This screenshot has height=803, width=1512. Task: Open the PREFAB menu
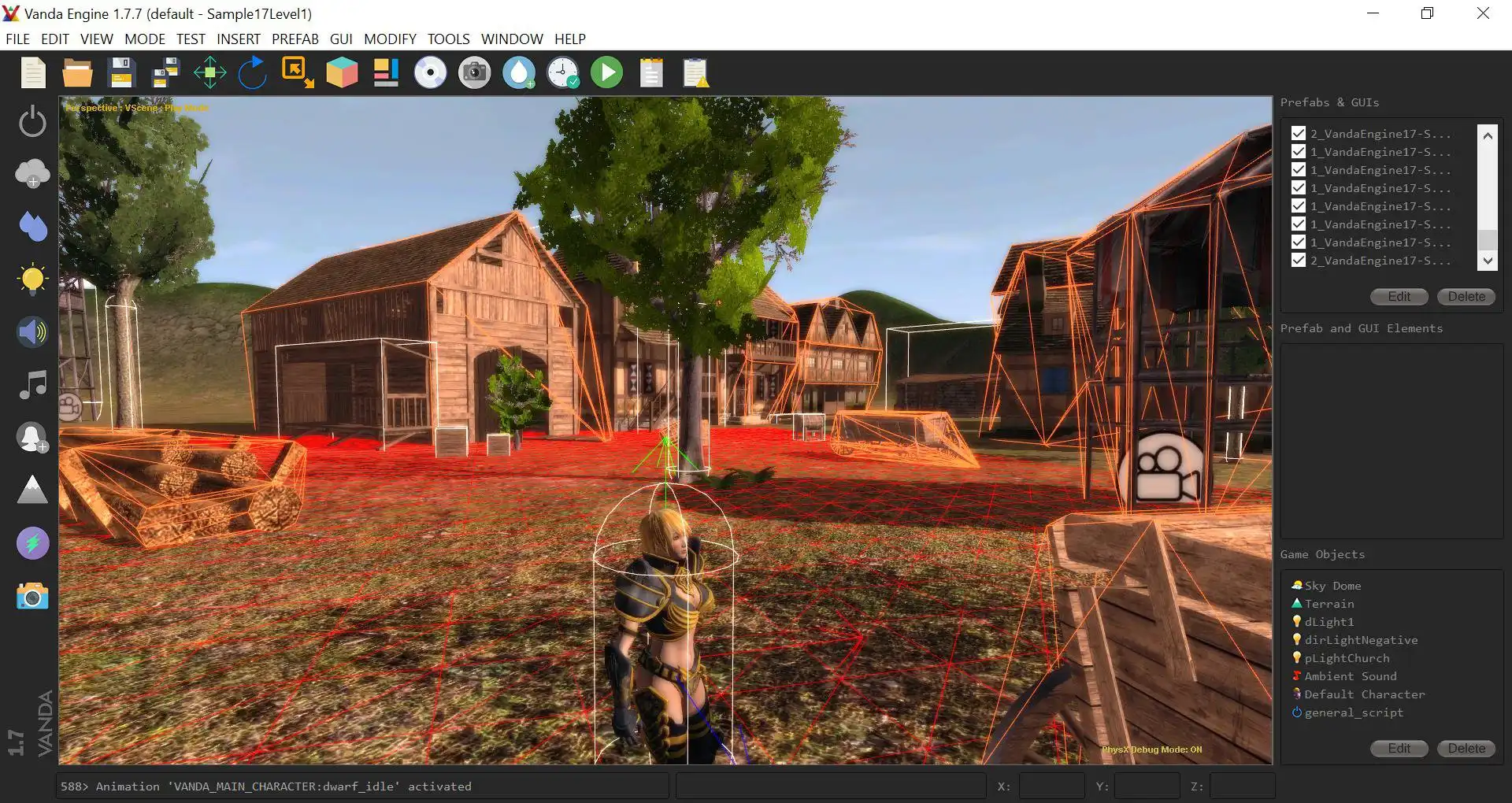[x=295, y=39]
